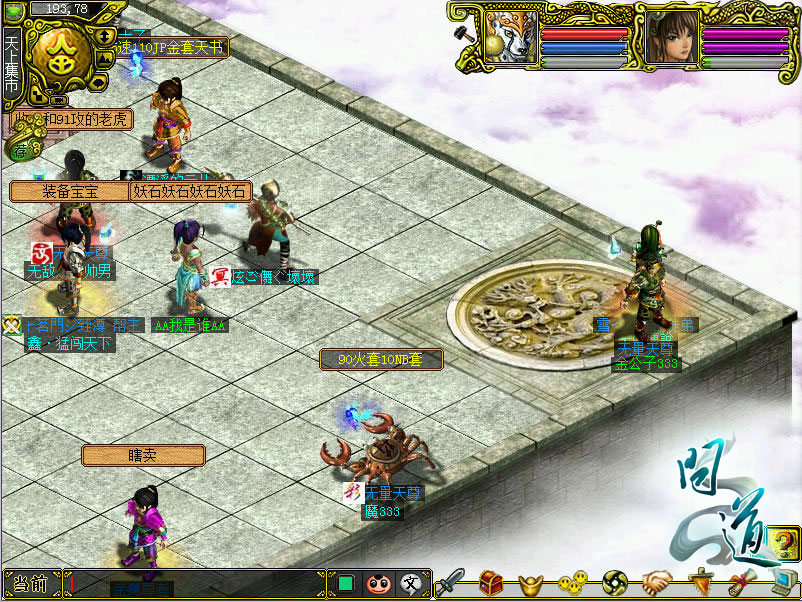Select the black-gold swirl icon in toolbar
802x602 pixels.
click(615, 582)
